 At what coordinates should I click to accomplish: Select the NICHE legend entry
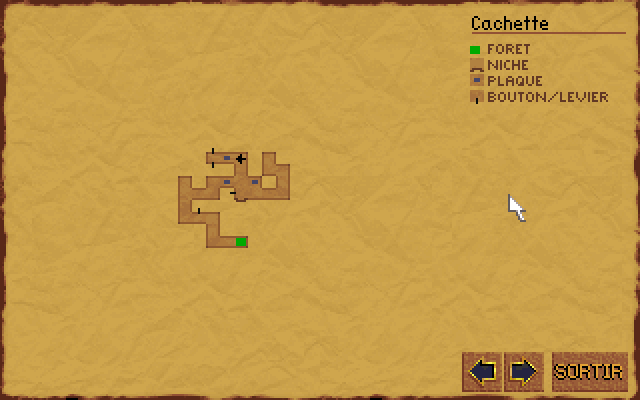pos(508,65)
